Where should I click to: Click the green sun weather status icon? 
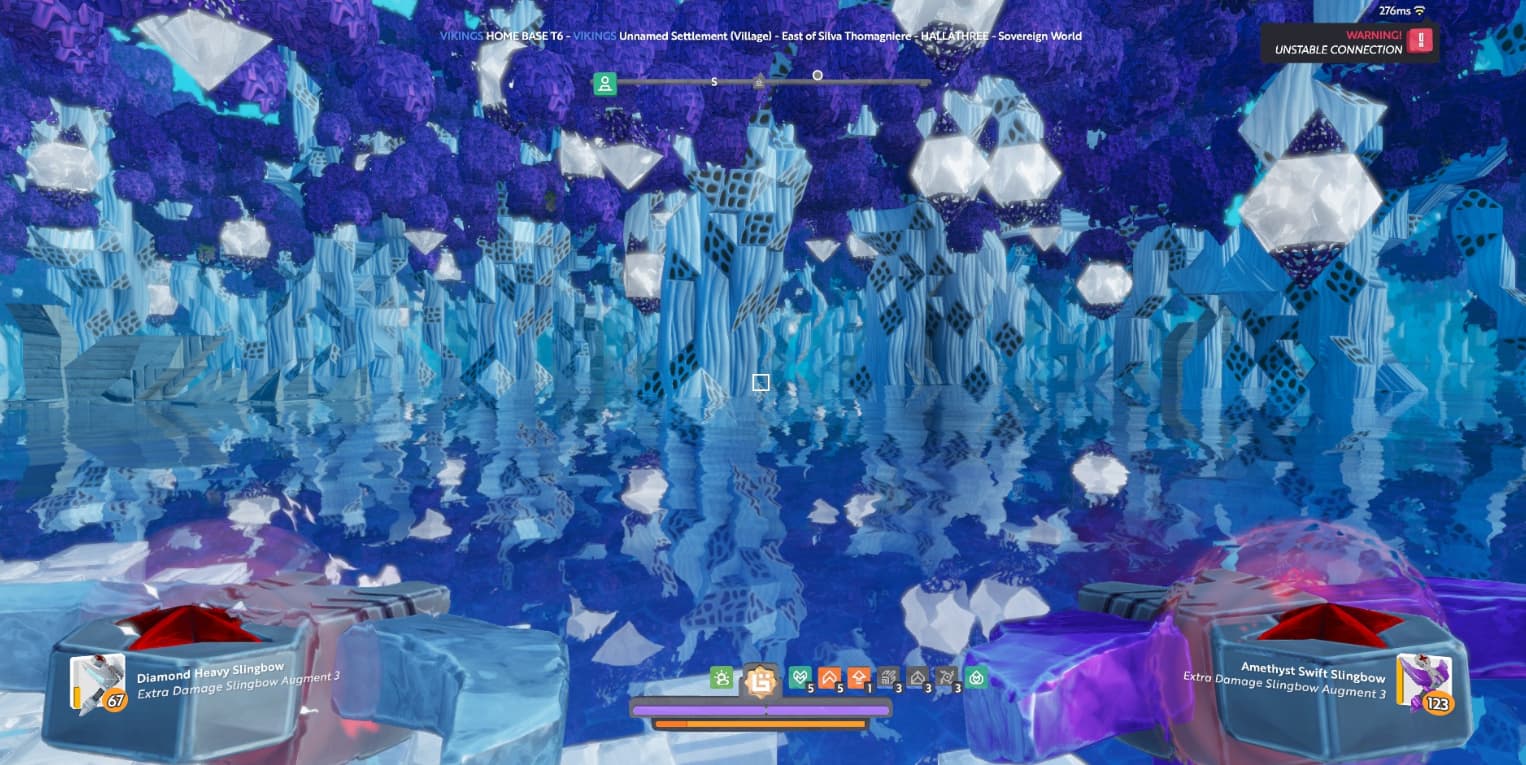pos(721,678)
